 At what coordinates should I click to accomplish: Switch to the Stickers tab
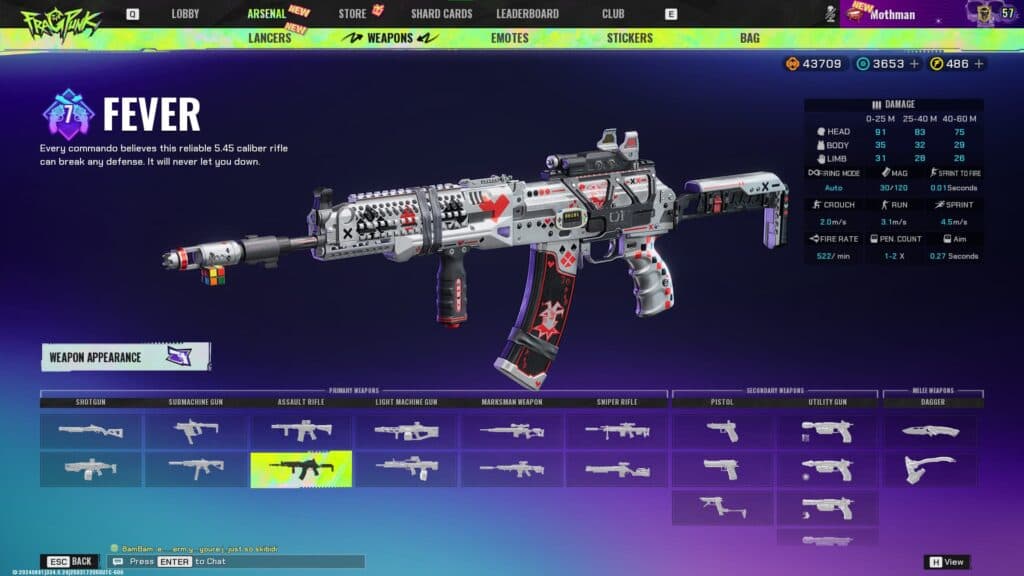point(629,38)
